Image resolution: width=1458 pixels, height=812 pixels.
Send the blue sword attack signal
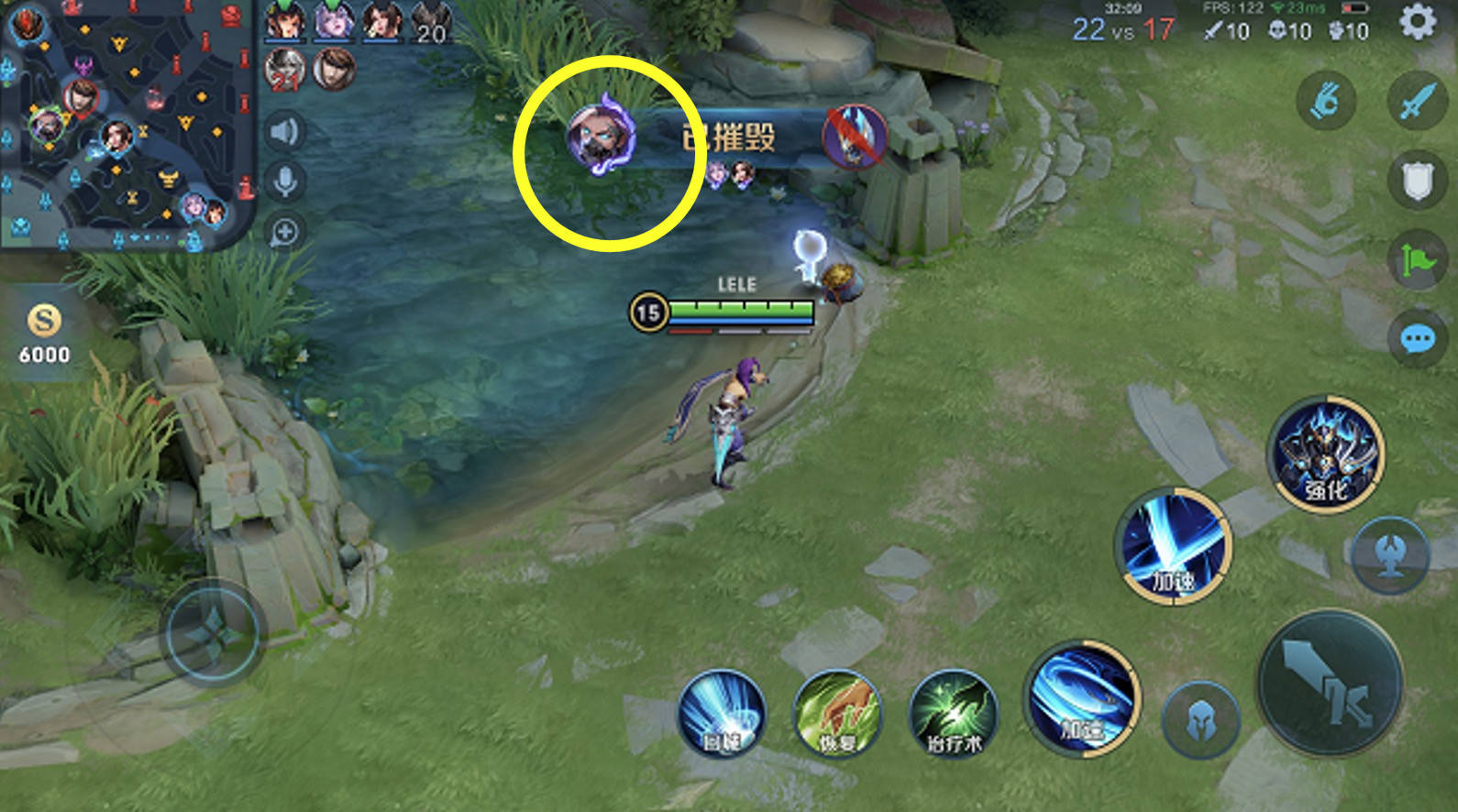click(1417, 99)
